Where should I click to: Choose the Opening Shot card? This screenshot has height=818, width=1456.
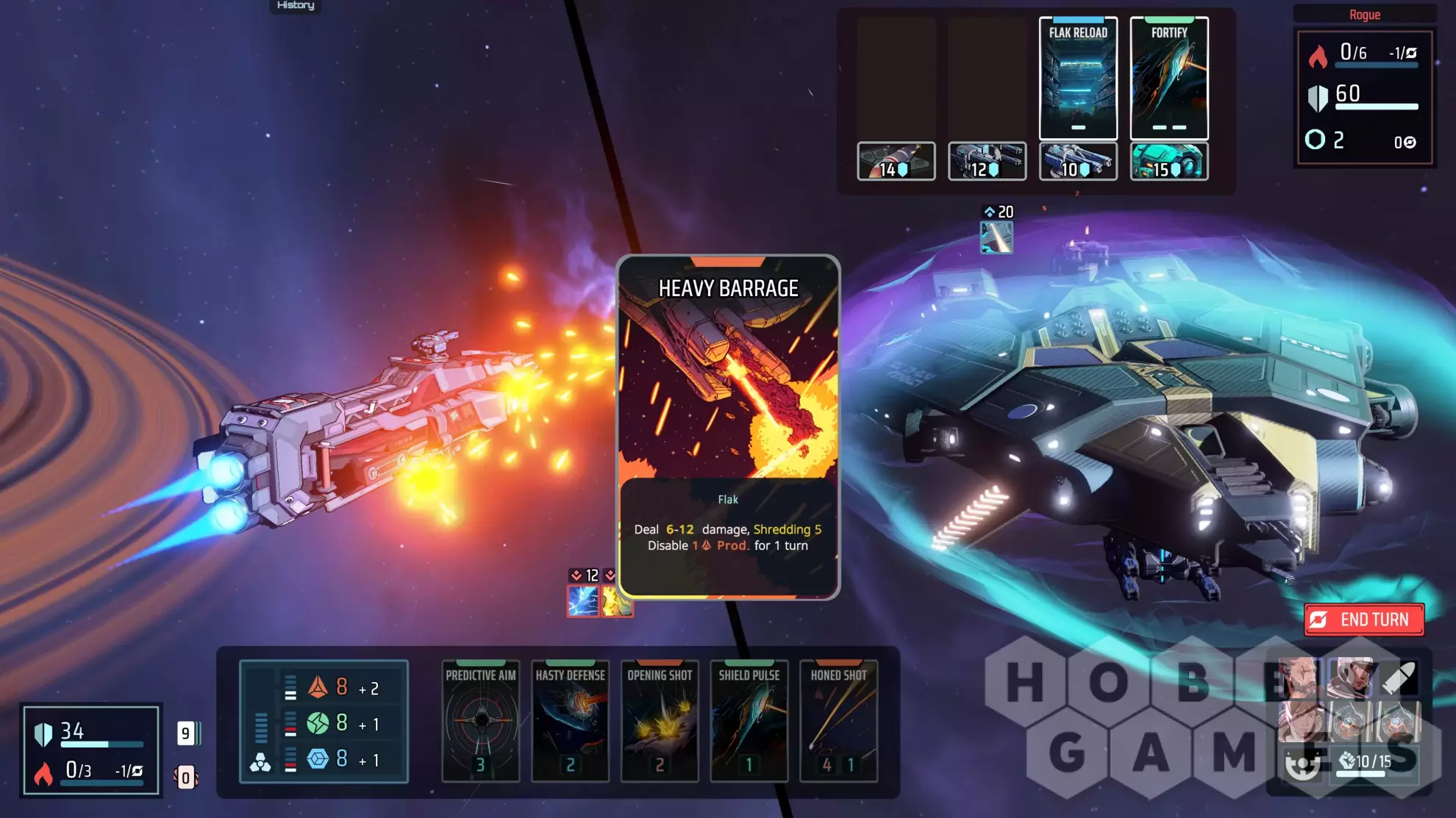pos(660,720)
